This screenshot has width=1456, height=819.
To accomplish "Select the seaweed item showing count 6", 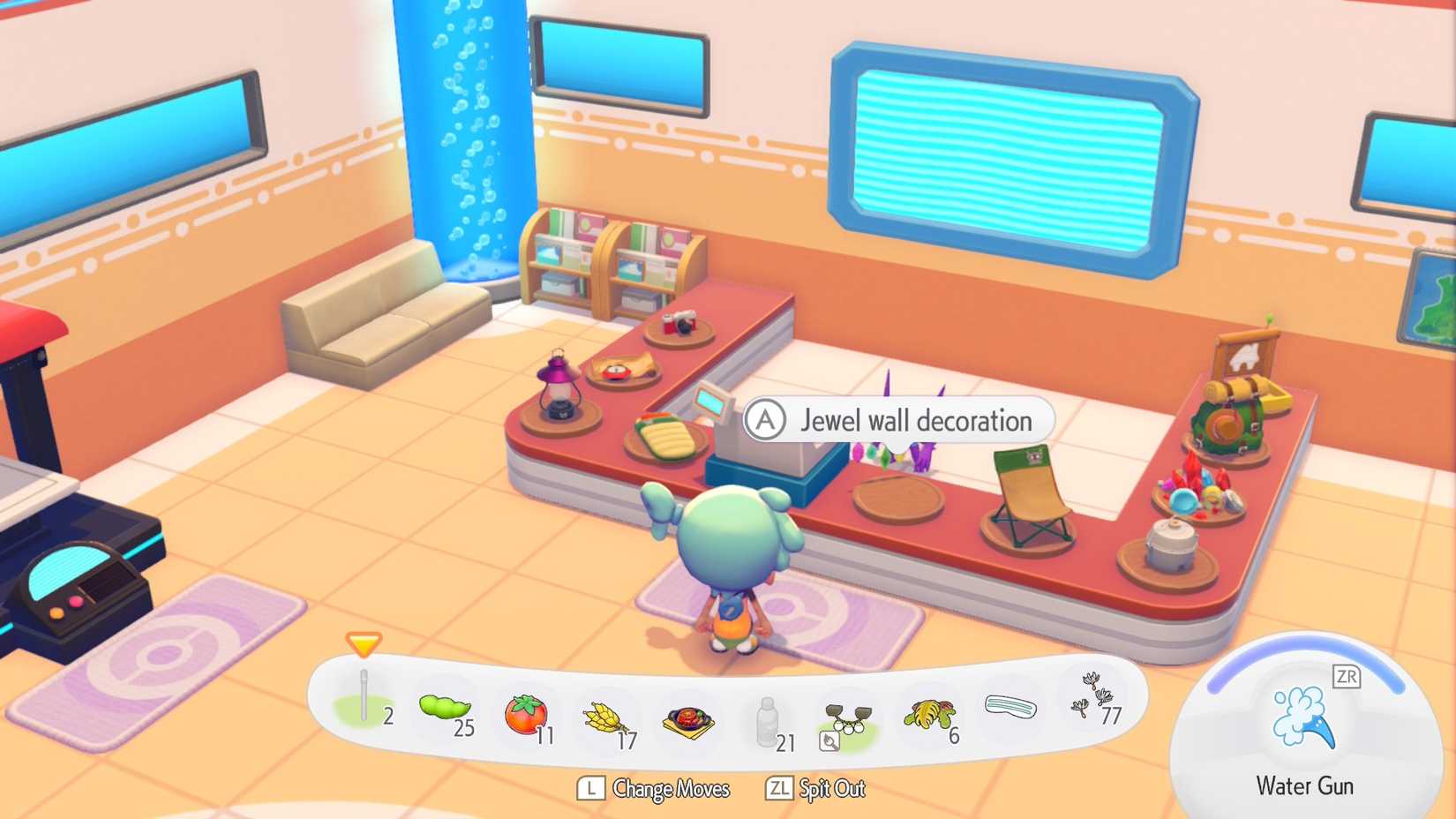I will click(929, 715).
